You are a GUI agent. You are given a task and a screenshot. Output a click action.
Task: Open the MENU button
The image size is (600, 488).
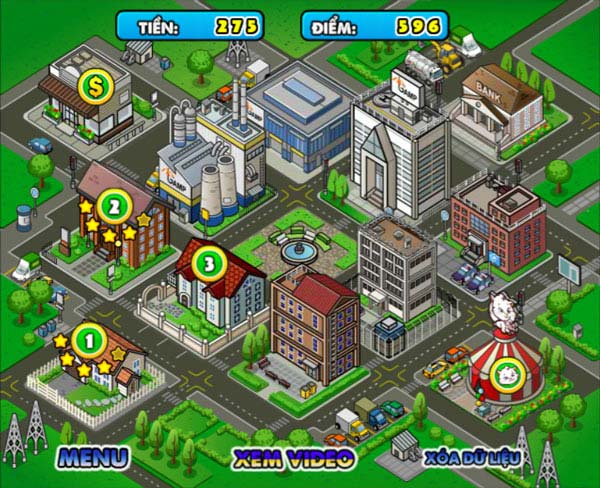pyautogui.click(x=93, y=458)
